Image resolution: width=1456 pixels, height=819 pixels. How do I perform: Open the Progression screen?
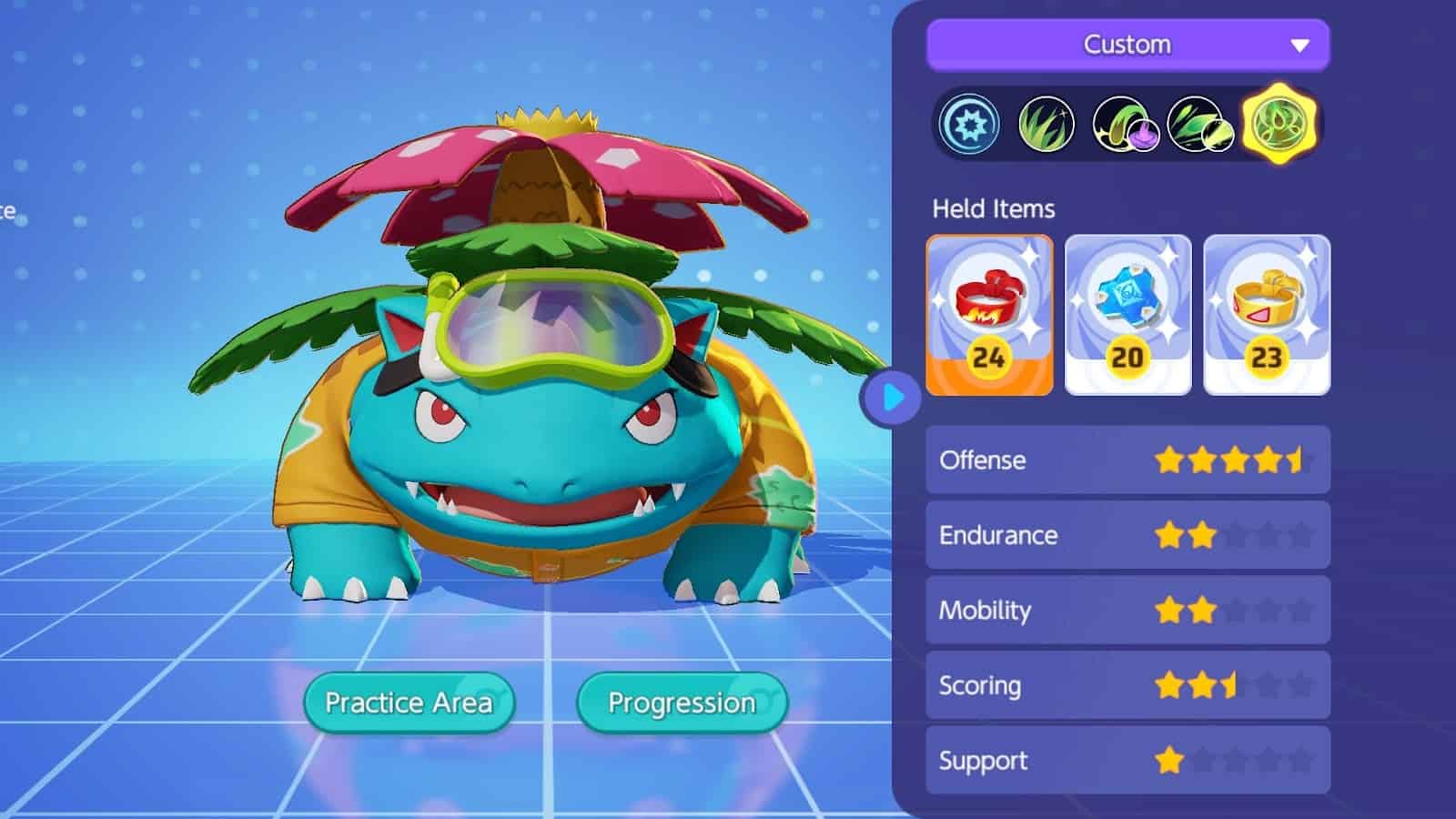683,702
